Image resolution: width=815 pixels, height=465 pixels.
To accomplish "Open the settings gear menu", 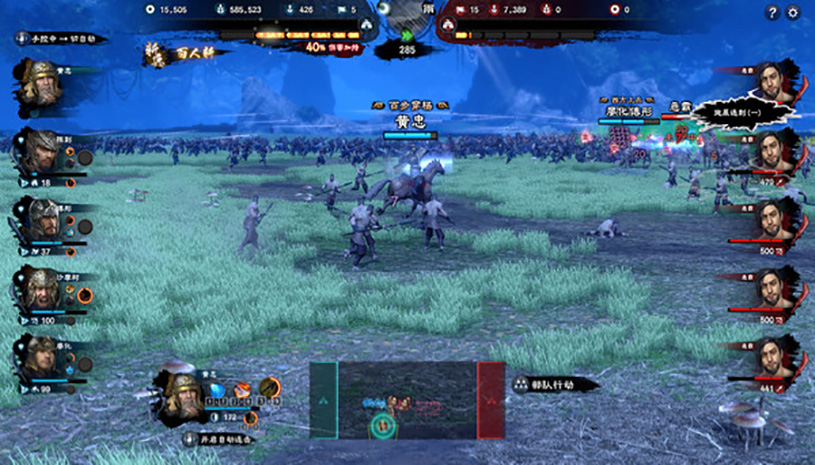I will (x=794, y=12).
